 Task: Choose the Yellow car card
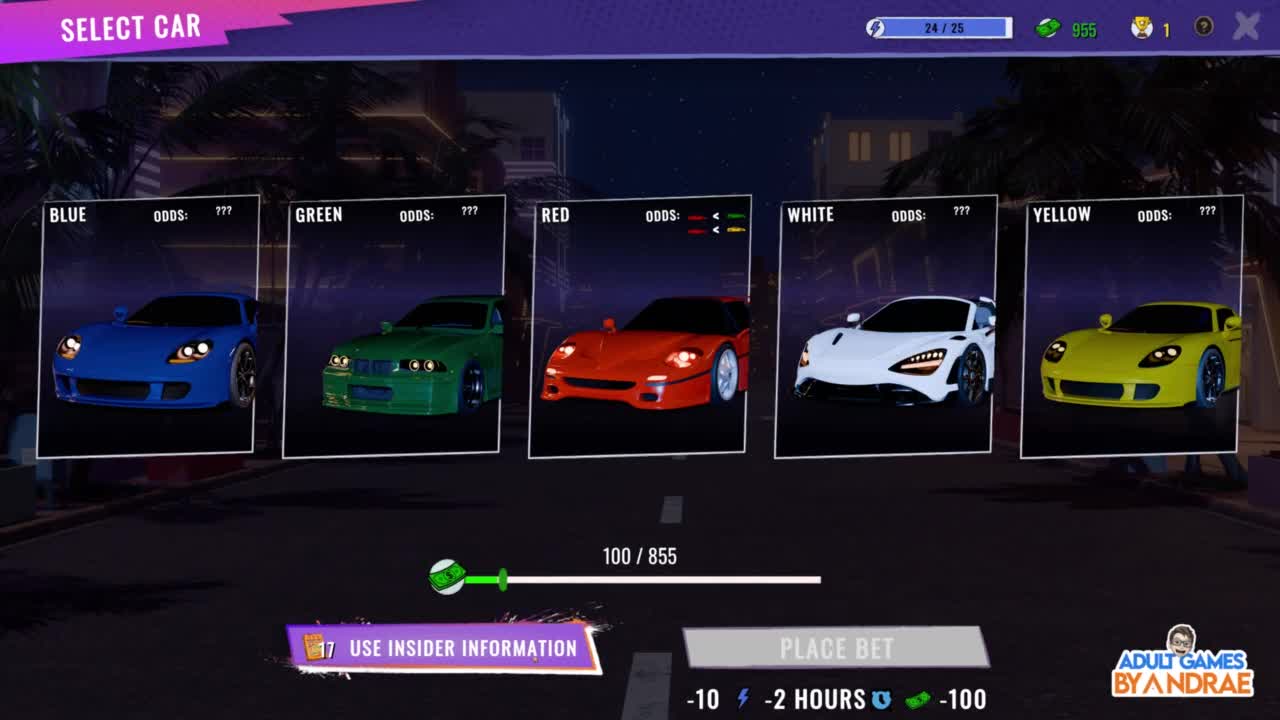1132,326
